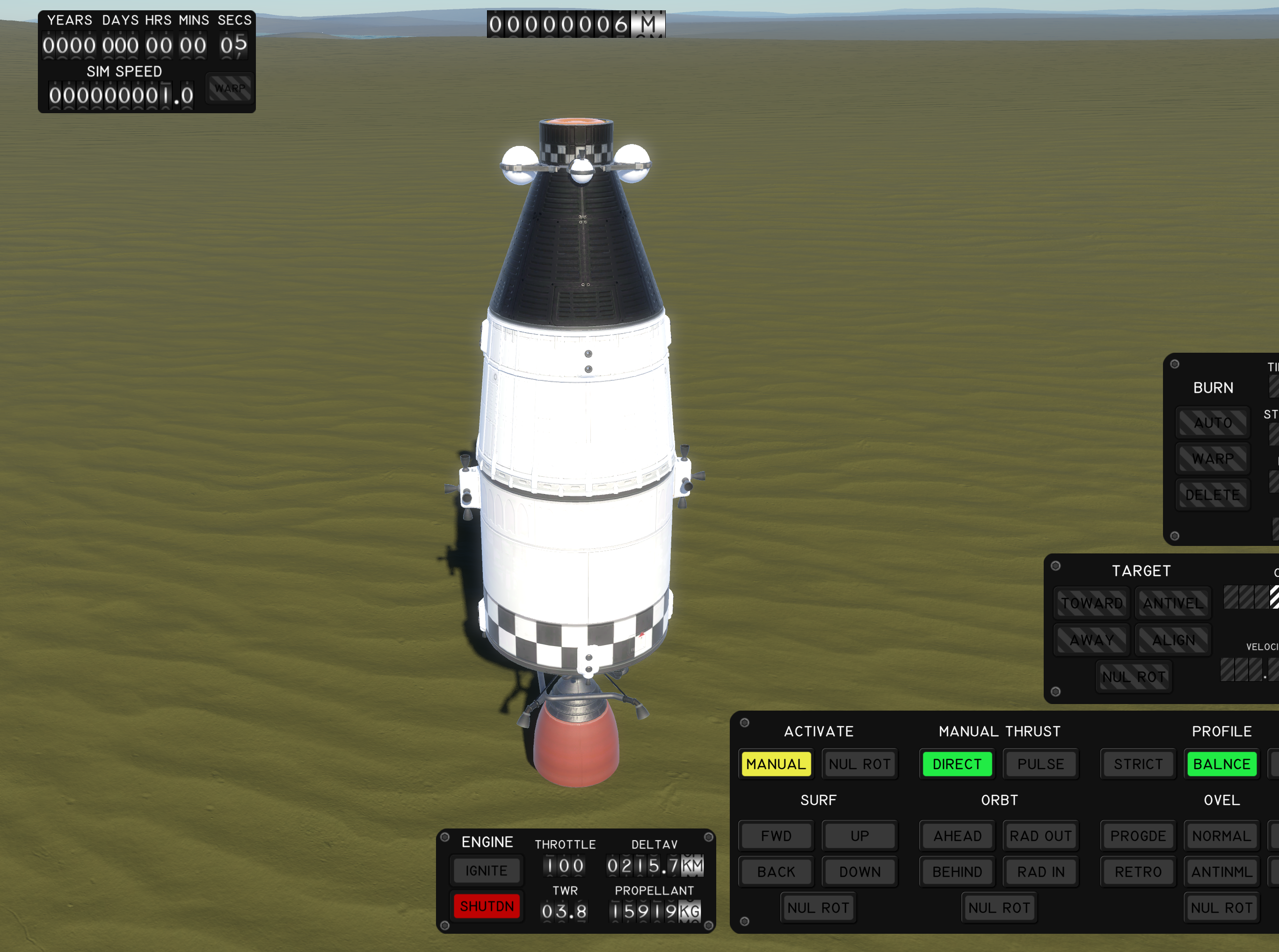Viewport: 1279px width, 952px height.
Task: Align to orbital NORMAL
Action: (1221, 836)
